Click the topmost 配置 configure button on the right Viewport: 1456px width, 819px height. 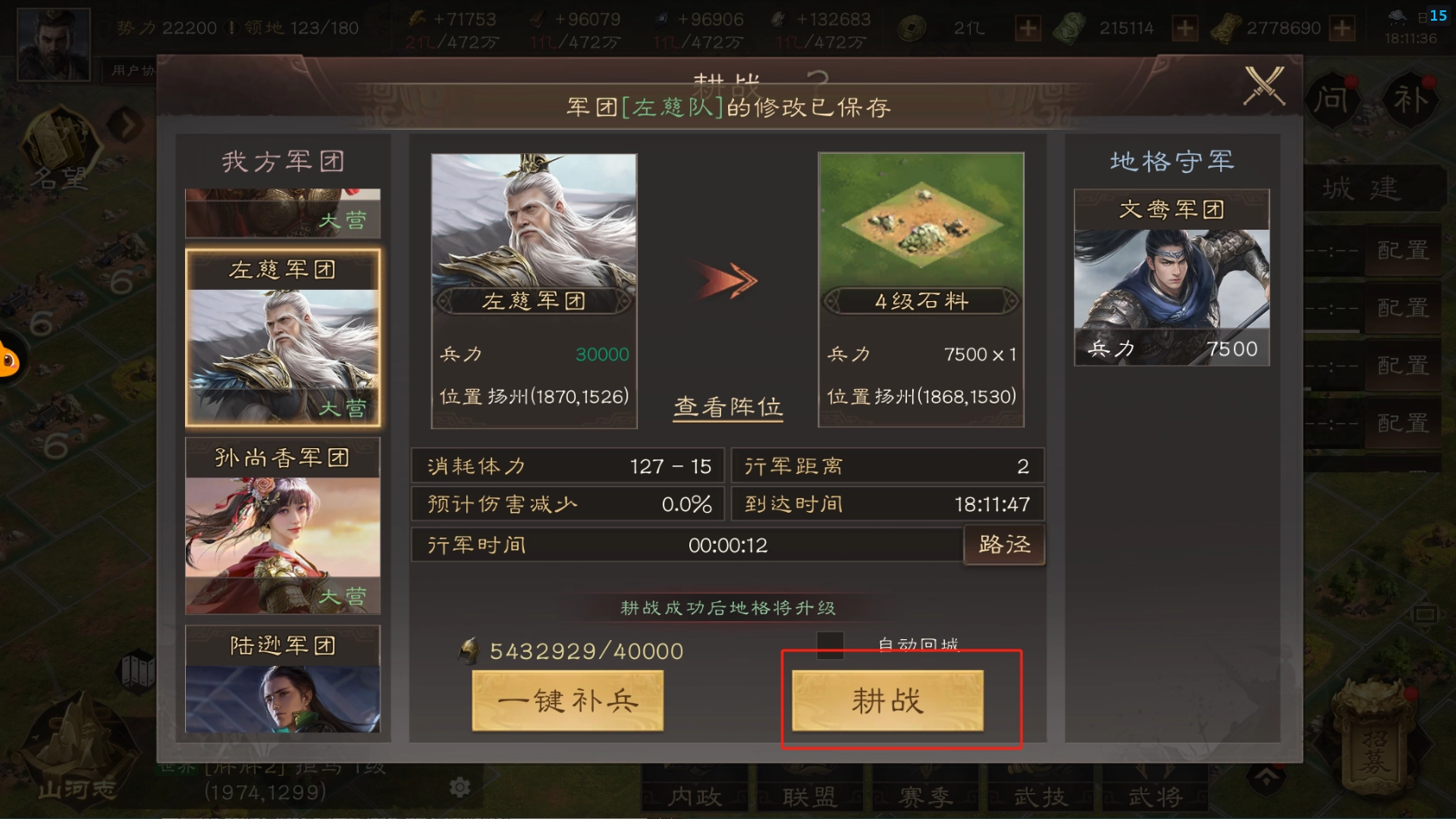coord(1404,250)
